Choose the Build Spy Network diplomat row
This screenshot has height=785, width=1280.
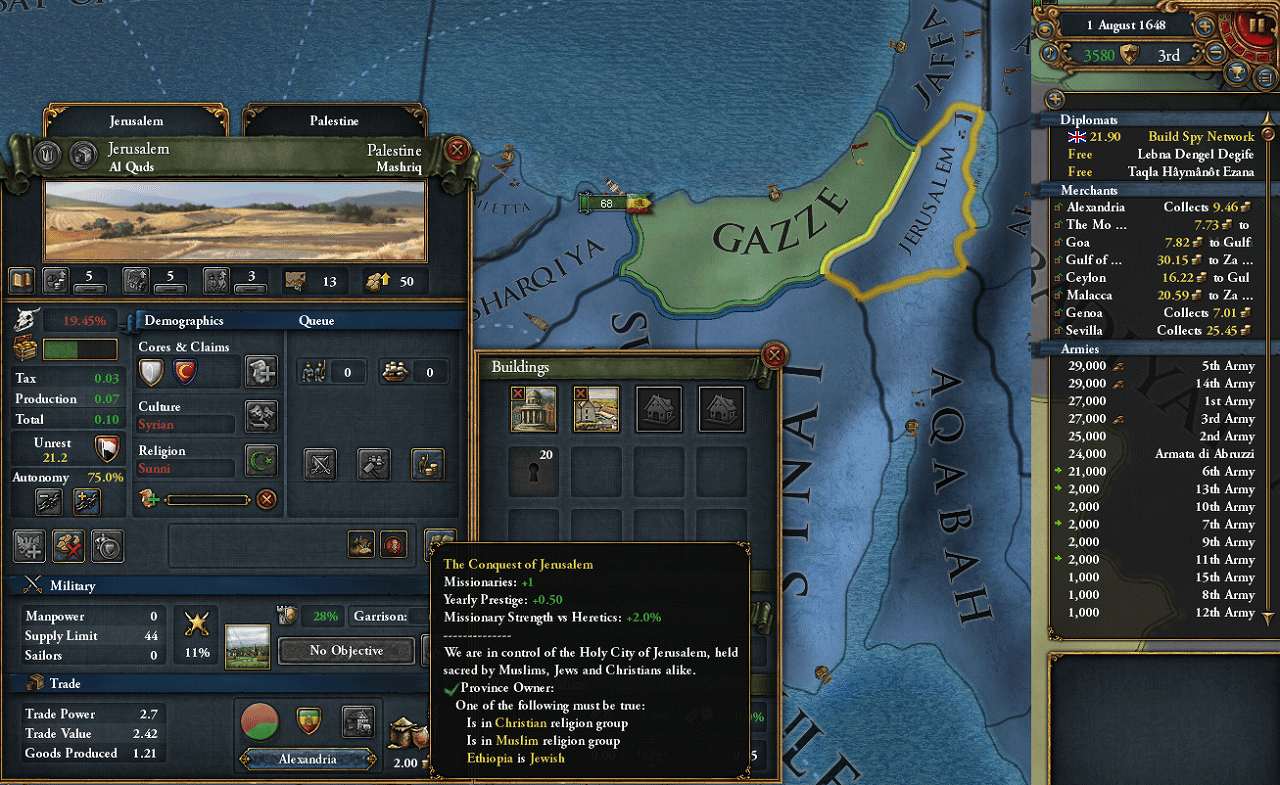pos(1160,137)
